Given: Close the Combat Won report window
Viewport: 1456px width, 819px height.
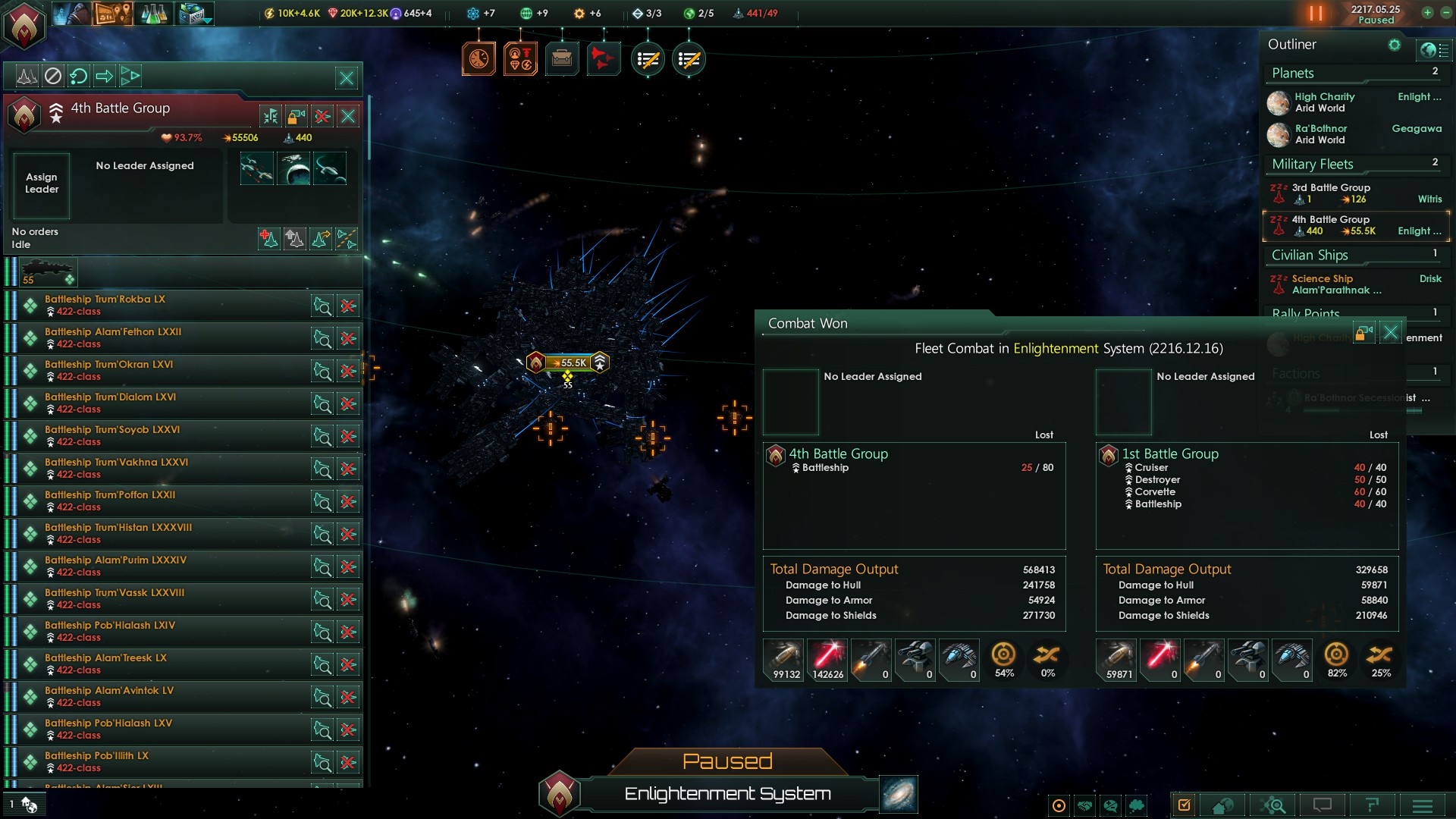Looking at the screenshot, I should (x=1390, y=332).
